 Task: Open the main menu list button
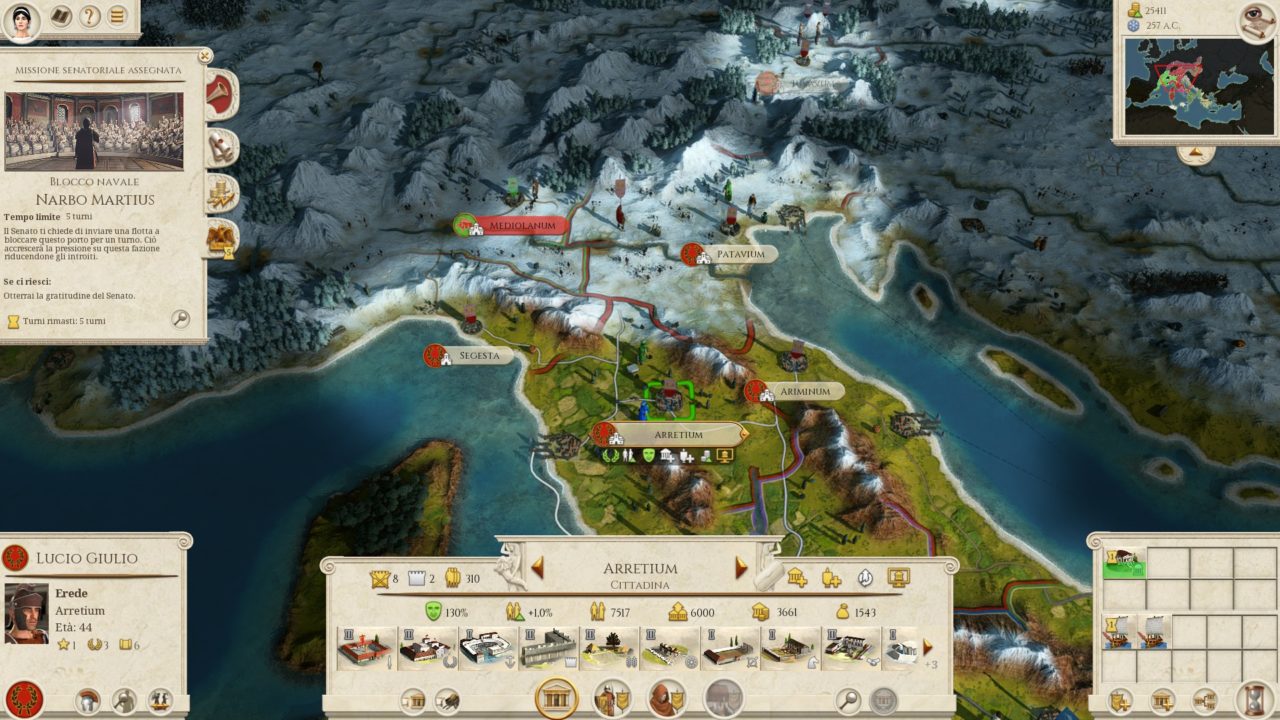(x=118, y=16)
